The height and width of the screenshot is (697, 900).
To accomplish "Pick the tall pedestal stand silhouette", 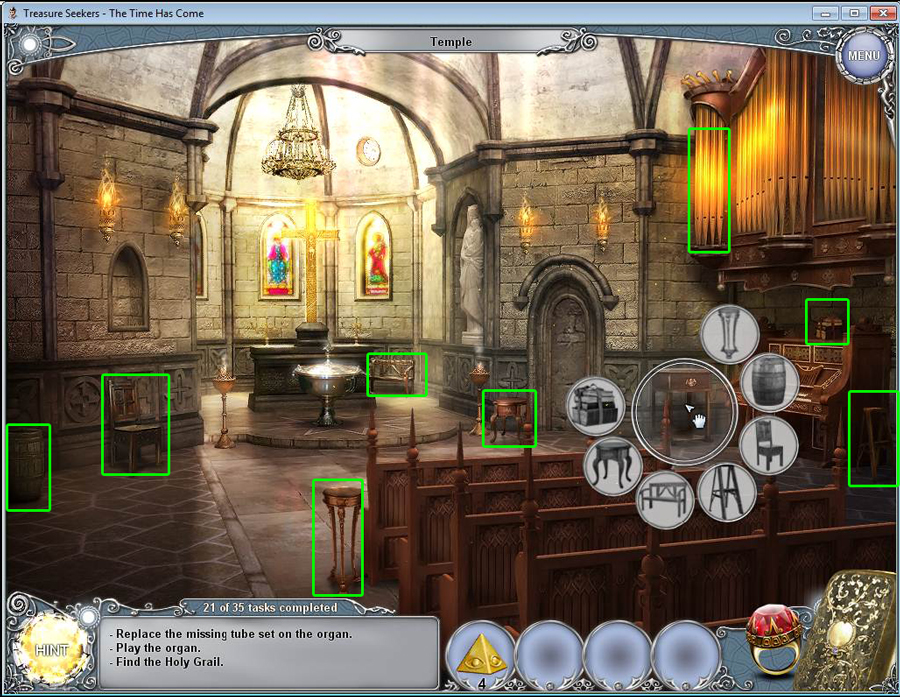I will tap(730, 333).
